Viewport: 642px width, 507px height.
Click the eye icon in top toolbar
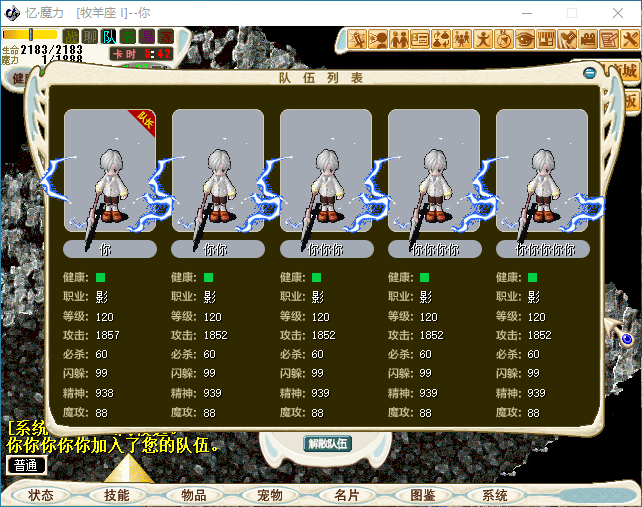point(525,40)
